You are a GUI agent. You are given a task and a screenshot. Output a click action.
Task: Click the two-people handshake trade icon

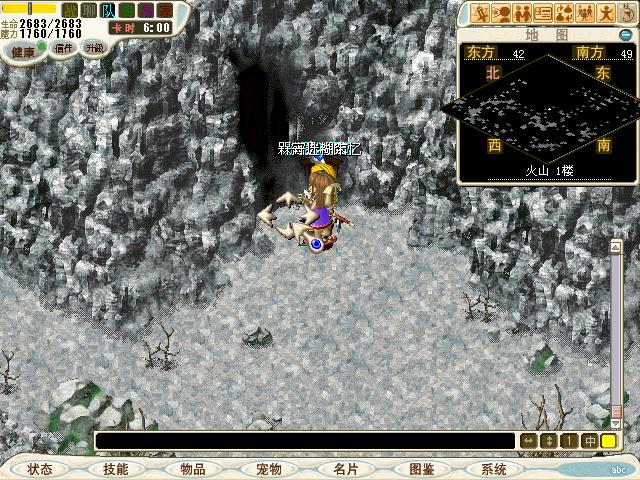(x=523, y=13)
